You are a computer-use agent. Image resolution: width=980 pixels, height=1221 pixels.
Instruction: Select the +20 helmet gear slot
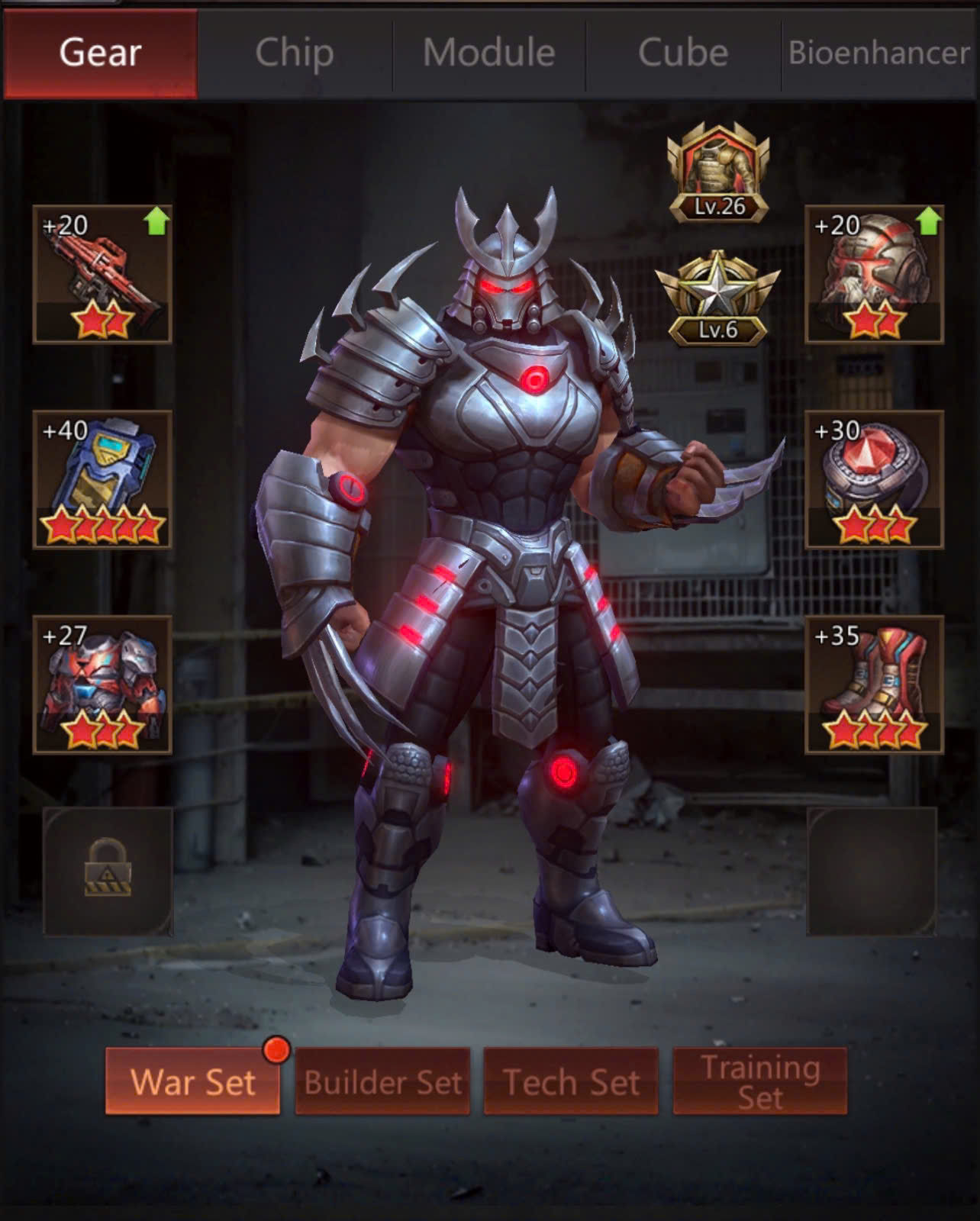875,274
